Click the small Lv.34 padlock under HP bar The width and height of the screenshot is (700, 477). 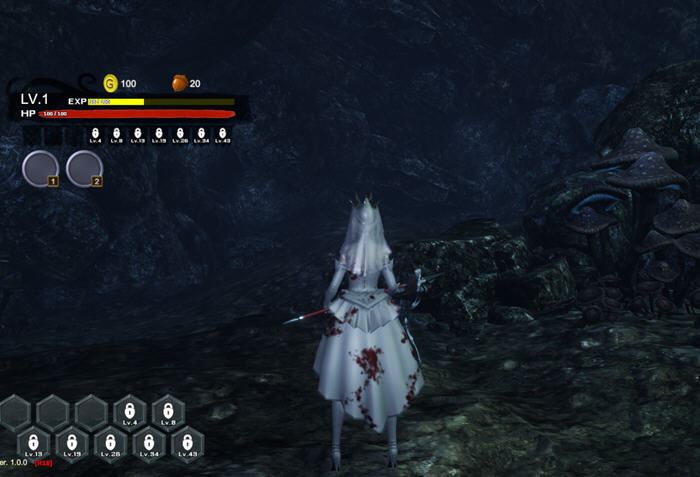pos(201,133)
